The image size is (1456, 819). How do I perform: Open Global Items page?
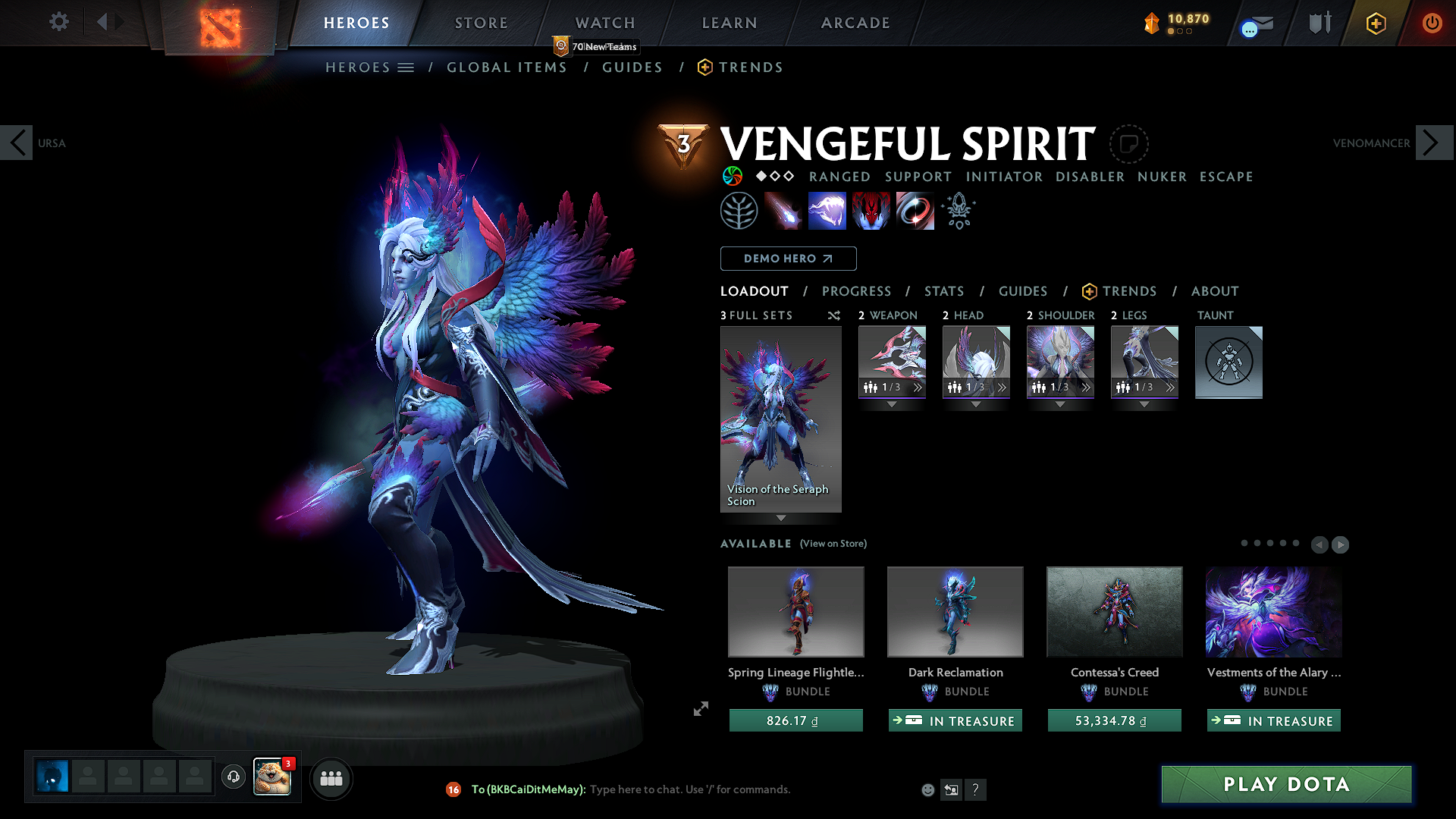[x=507, y=67]
